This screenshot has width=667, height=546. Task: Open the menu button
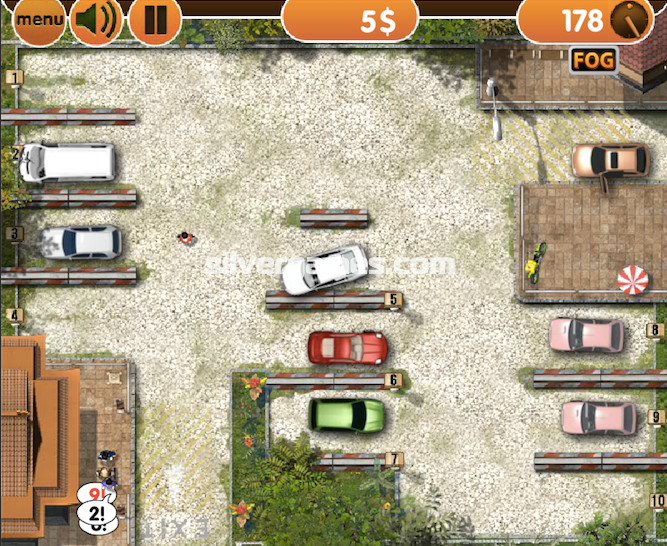[x=38, y=18]
